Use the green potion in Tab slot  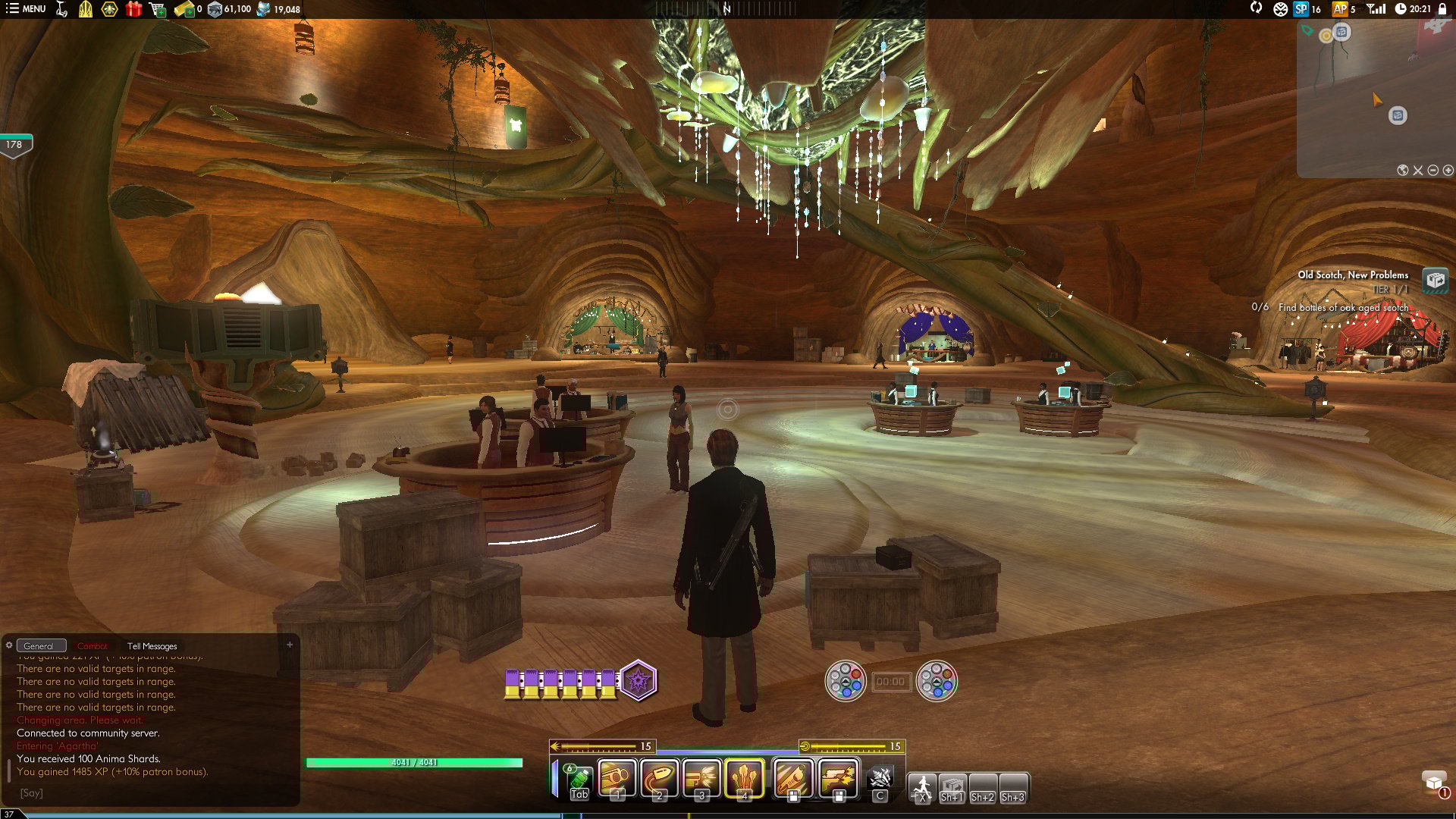point(579,779)
